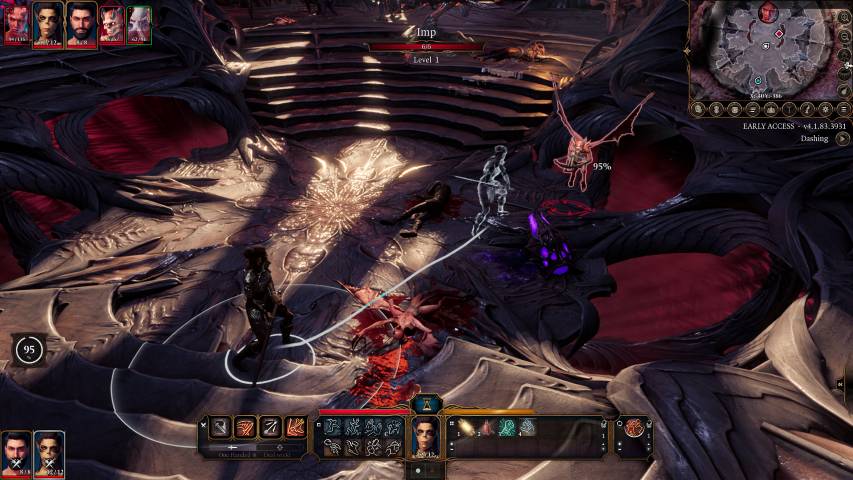Choose the ranged bow attack icon
Screen dimensions: 853x480
(271, 427)
